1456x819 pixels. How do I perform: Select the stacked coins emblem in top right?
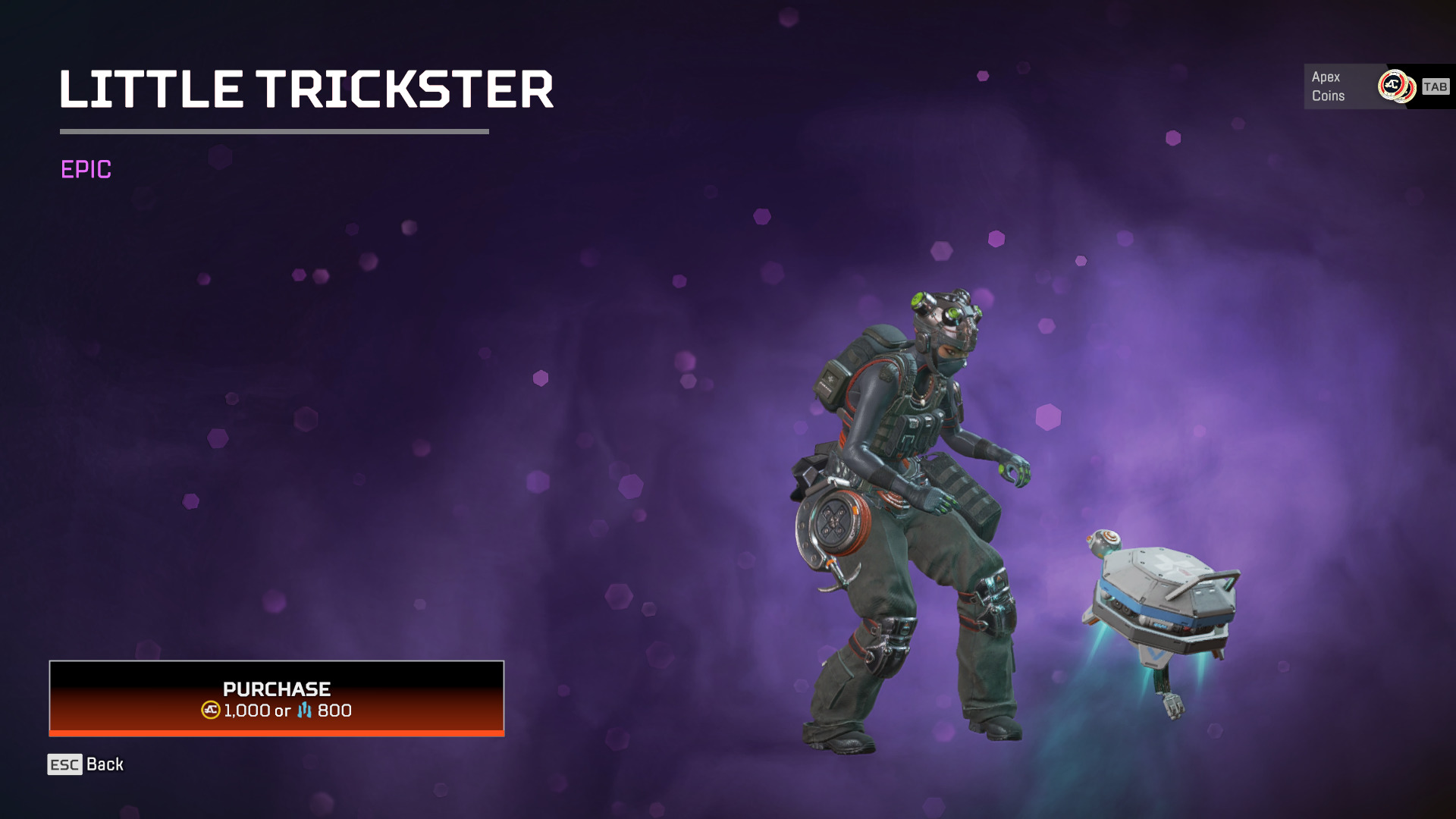(1395, 86)
